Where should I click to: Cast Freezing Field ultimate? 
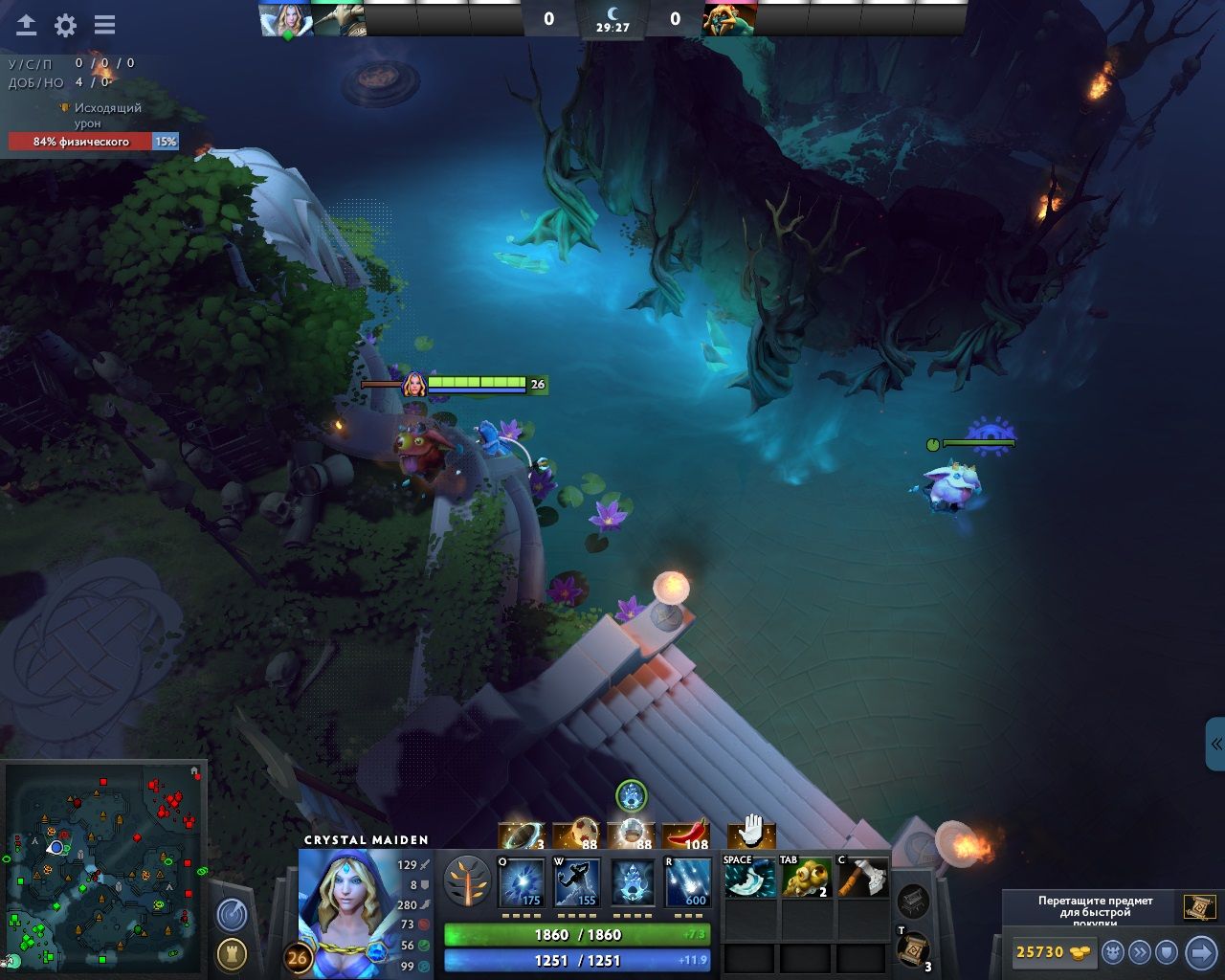tap(687, 881)
